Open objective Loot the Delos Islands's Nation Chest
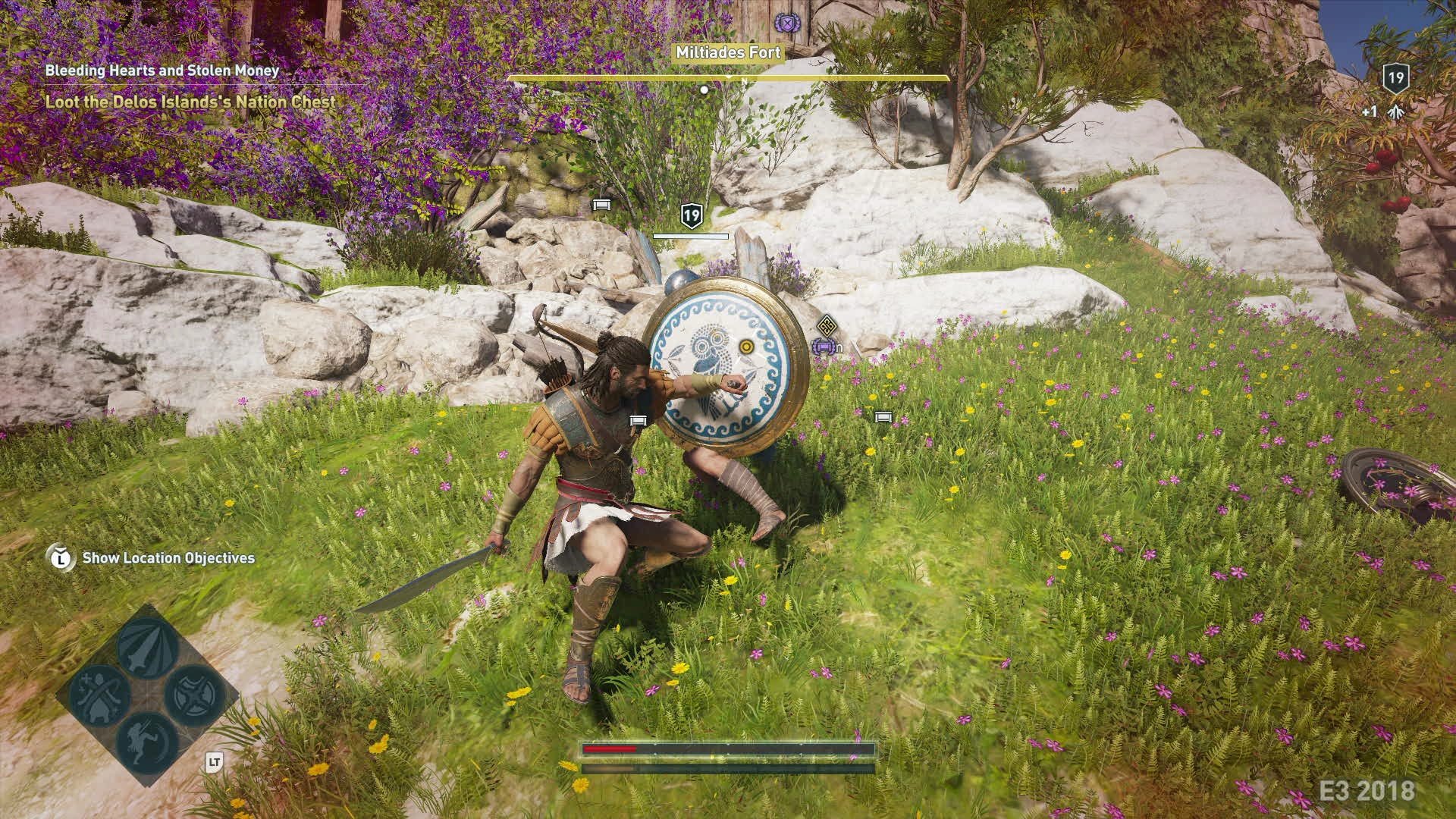This screenshot has height=819, width=1456. tap(189, 99)
